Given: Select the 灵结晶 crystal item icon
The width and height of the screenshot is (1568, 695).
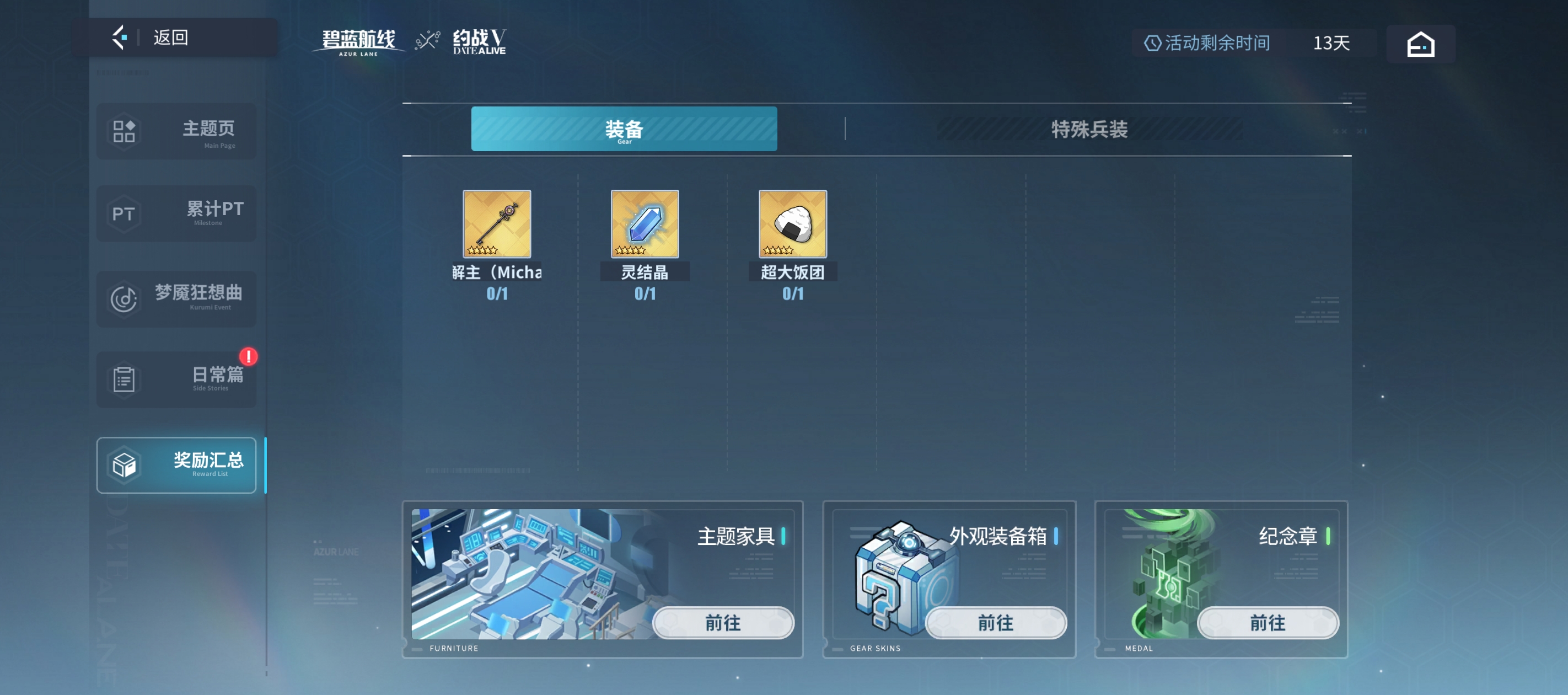Looking at the screenshot, I should pyautogui.click(x=645, y=224).
